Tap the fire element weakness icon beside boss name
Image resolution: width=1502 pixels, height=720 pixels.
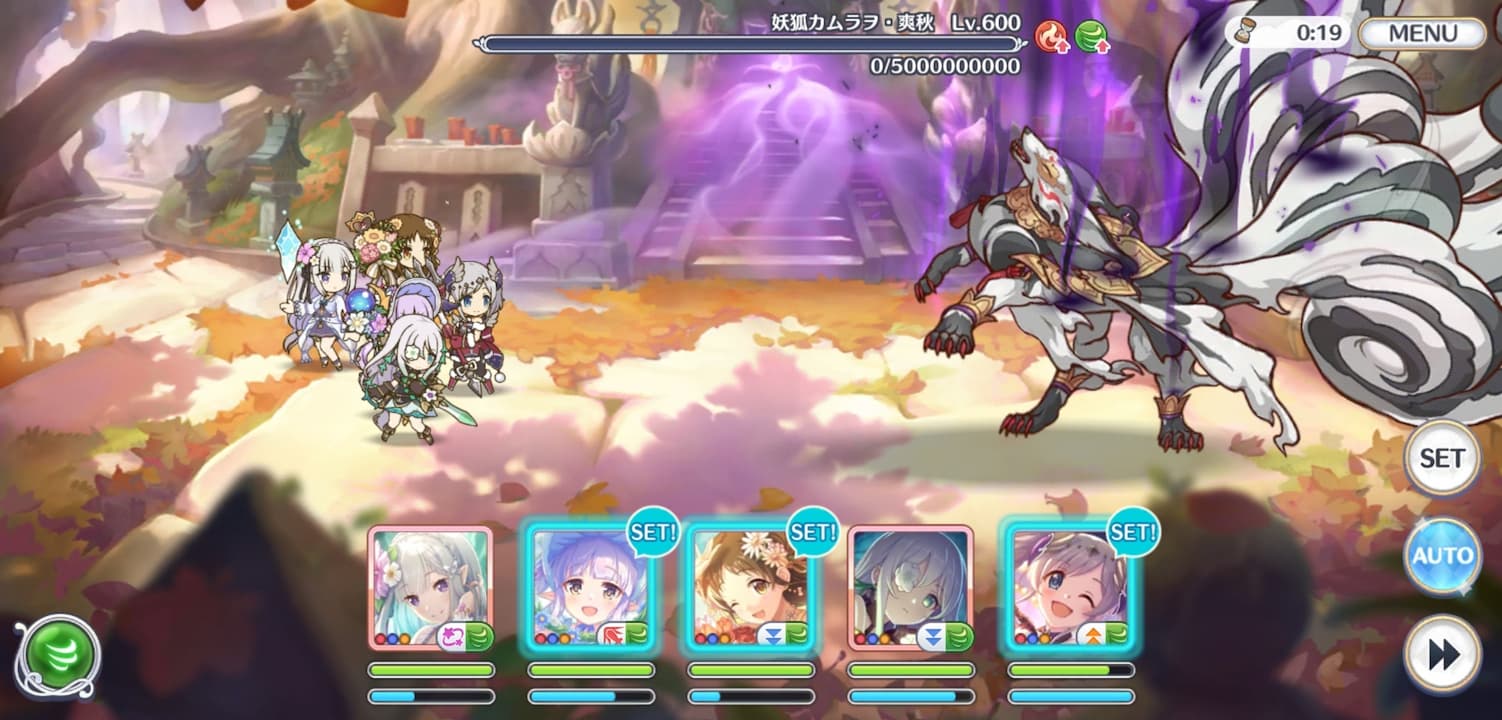click(x=1050, y=37)
